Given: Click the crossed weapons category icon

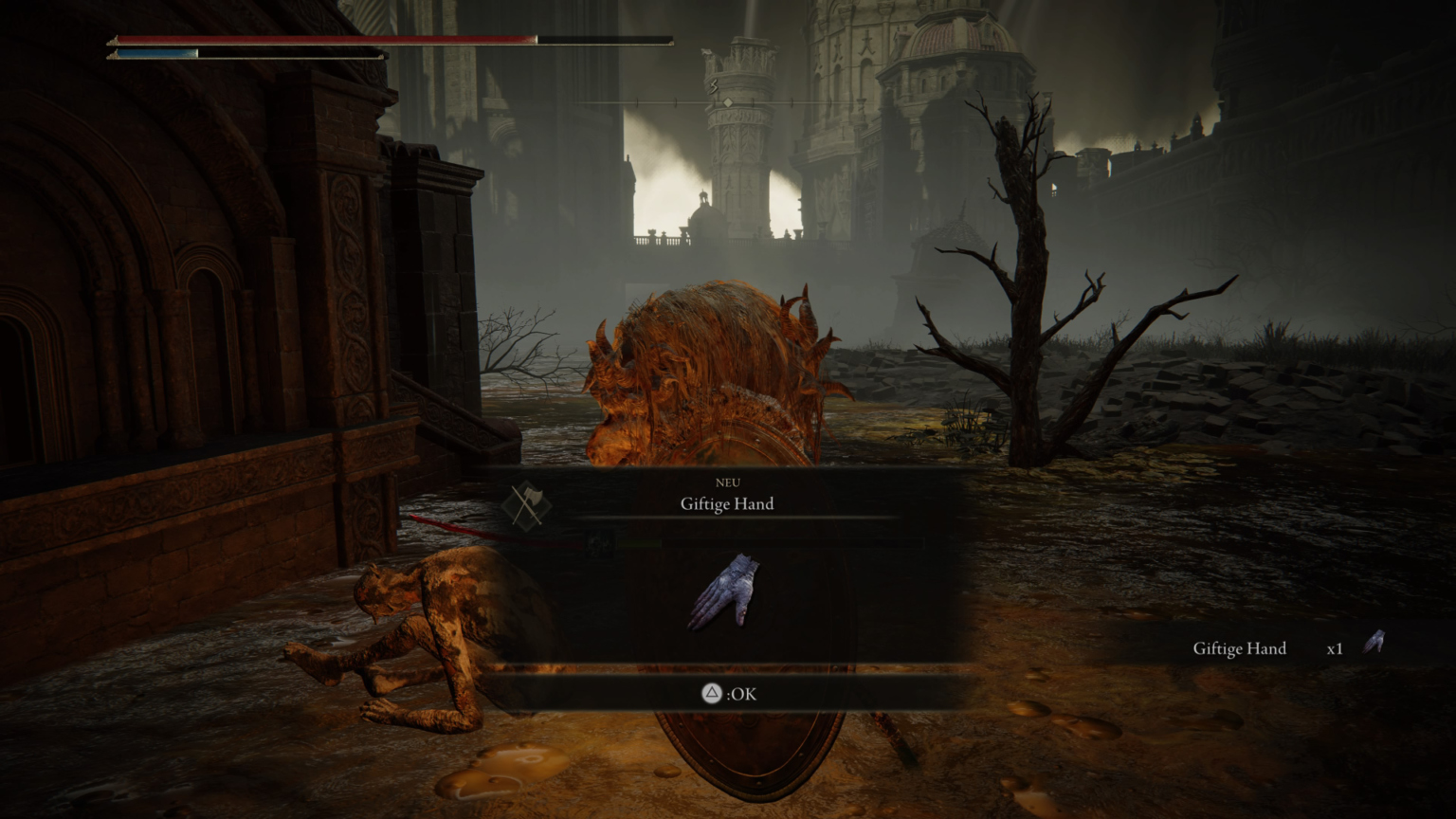Looking at the screenshot, I should pyautogui.click(x=526, y=504).
